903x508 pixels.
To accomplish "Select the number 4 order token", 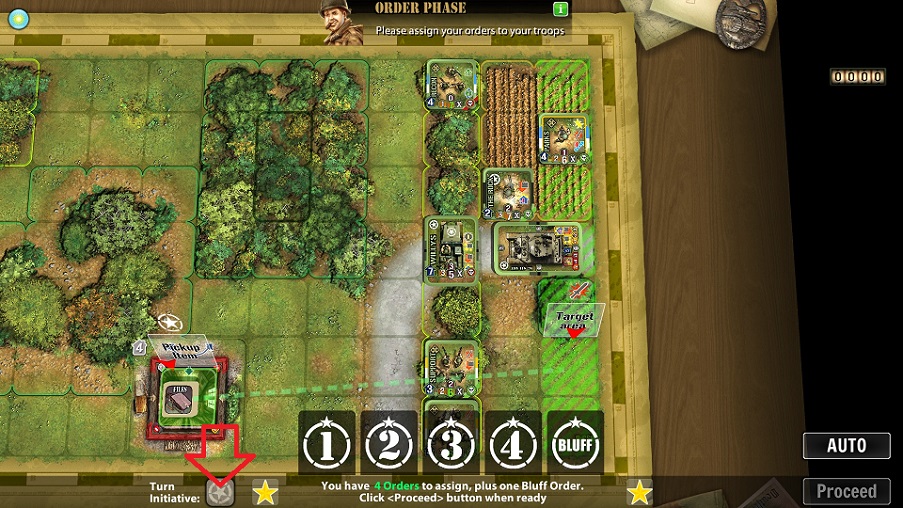I will pyautogui.click(x=513, y=442).
